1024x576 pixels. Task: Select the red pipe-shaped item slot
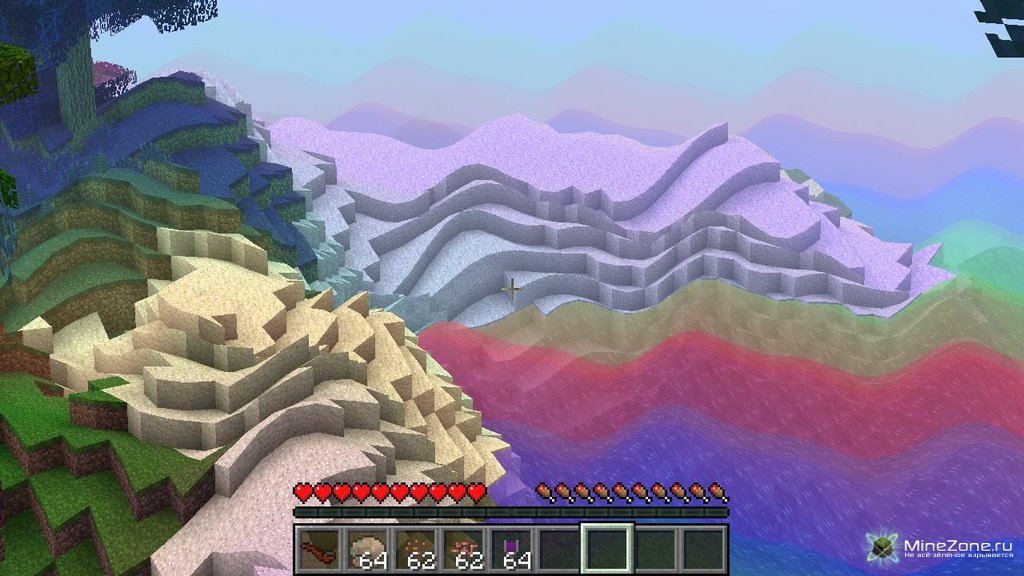(x=320, y=550)
